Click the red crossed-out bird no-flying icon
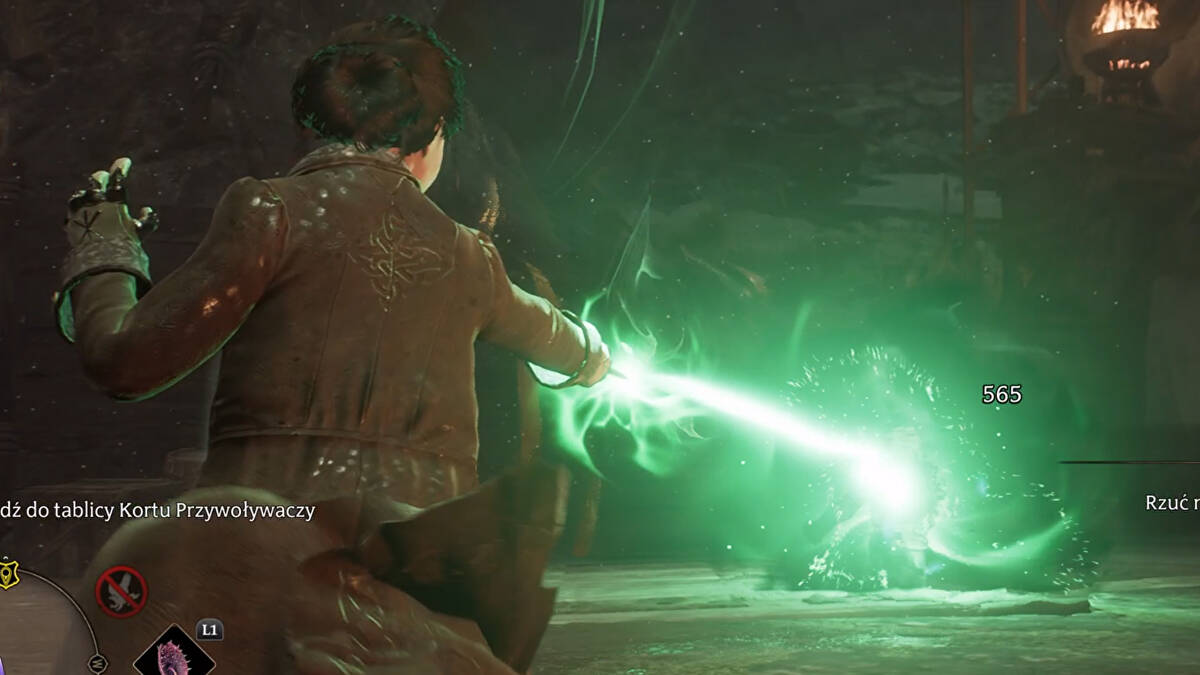1200x675 pixels. pos(121,592)
